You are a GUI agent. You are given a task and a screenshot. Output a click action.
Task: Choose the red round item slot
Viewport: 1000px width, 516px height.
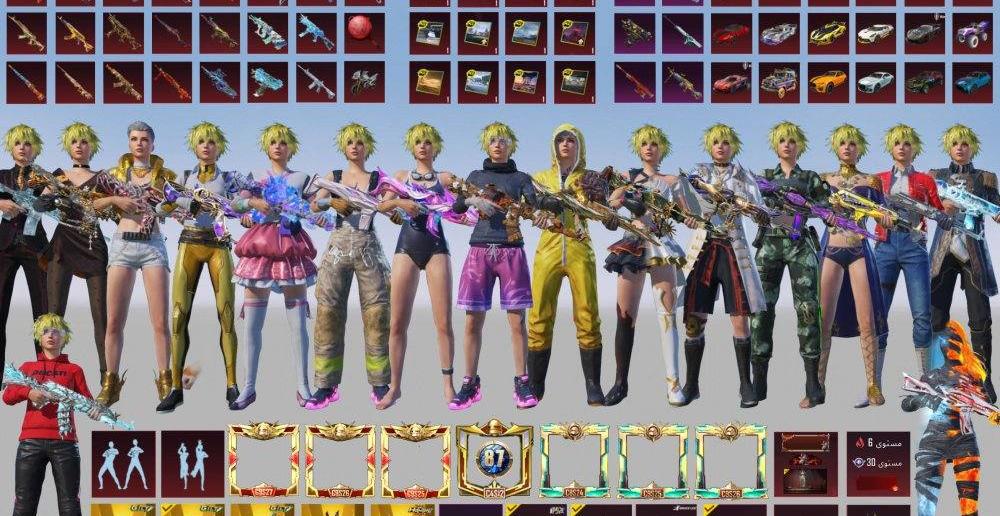[364, 33]
